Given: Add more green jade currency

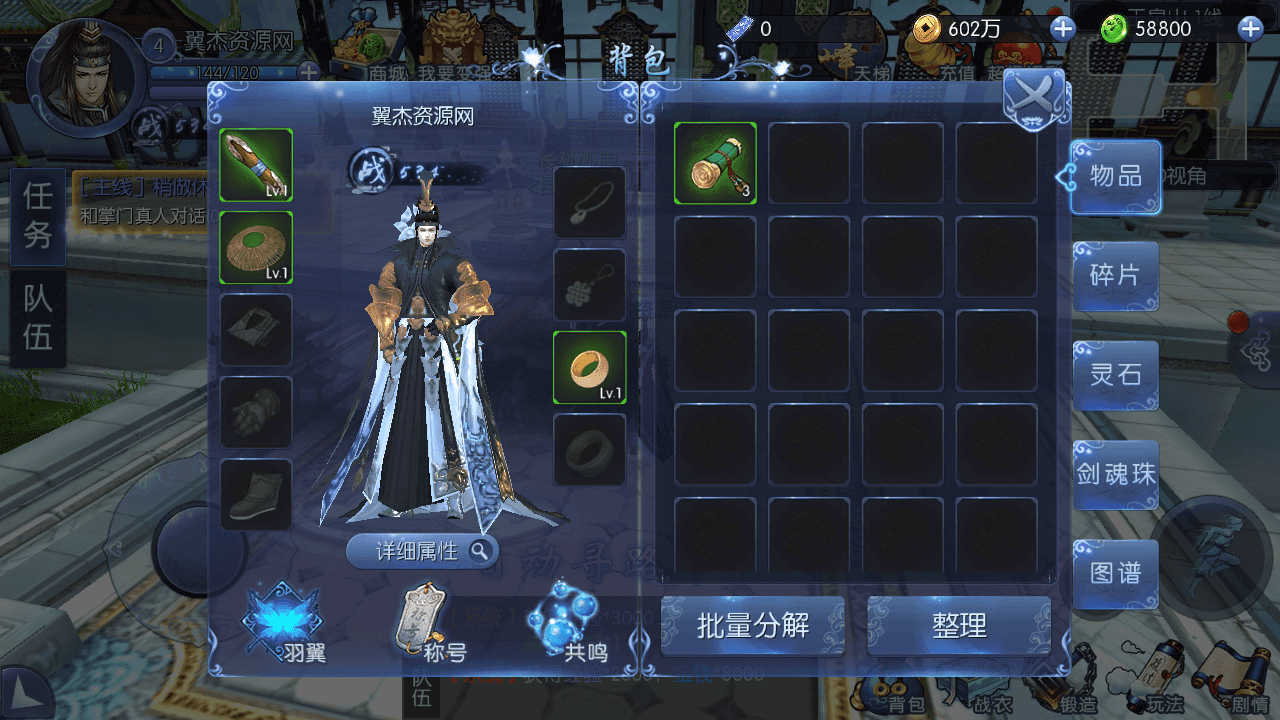Looking at the screenshot, I should (x=1250, y=29).
